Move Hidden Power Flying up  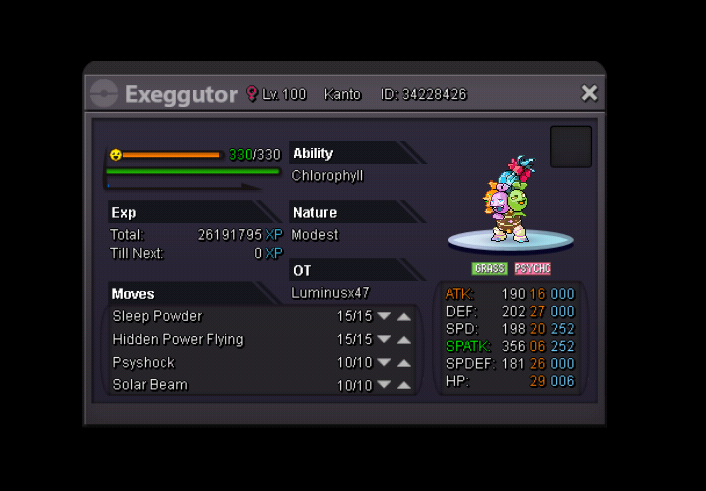tap(404, 339)
